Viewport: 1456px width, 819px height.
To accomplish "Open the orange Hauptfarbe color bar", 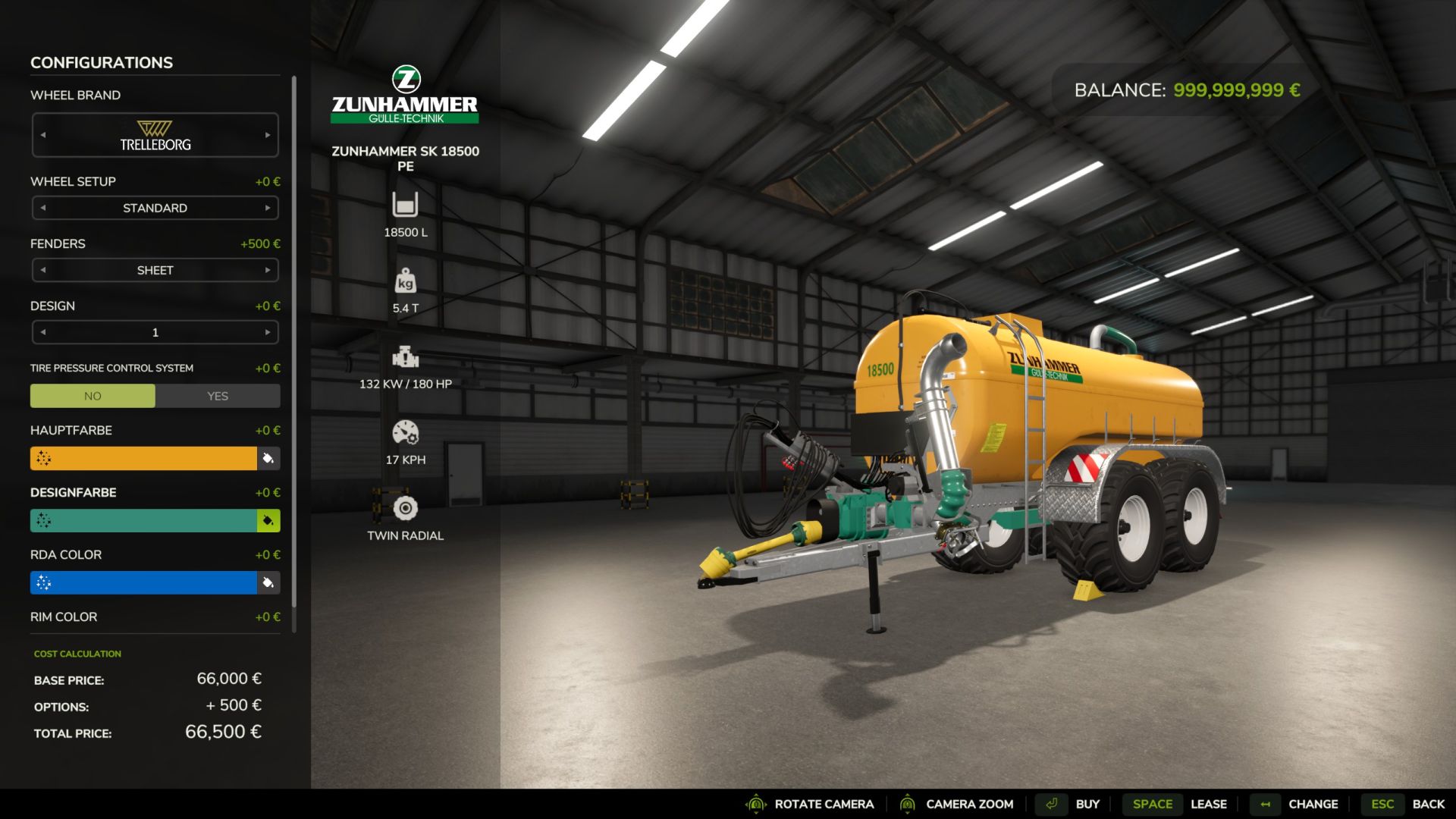I will [144, 458].
